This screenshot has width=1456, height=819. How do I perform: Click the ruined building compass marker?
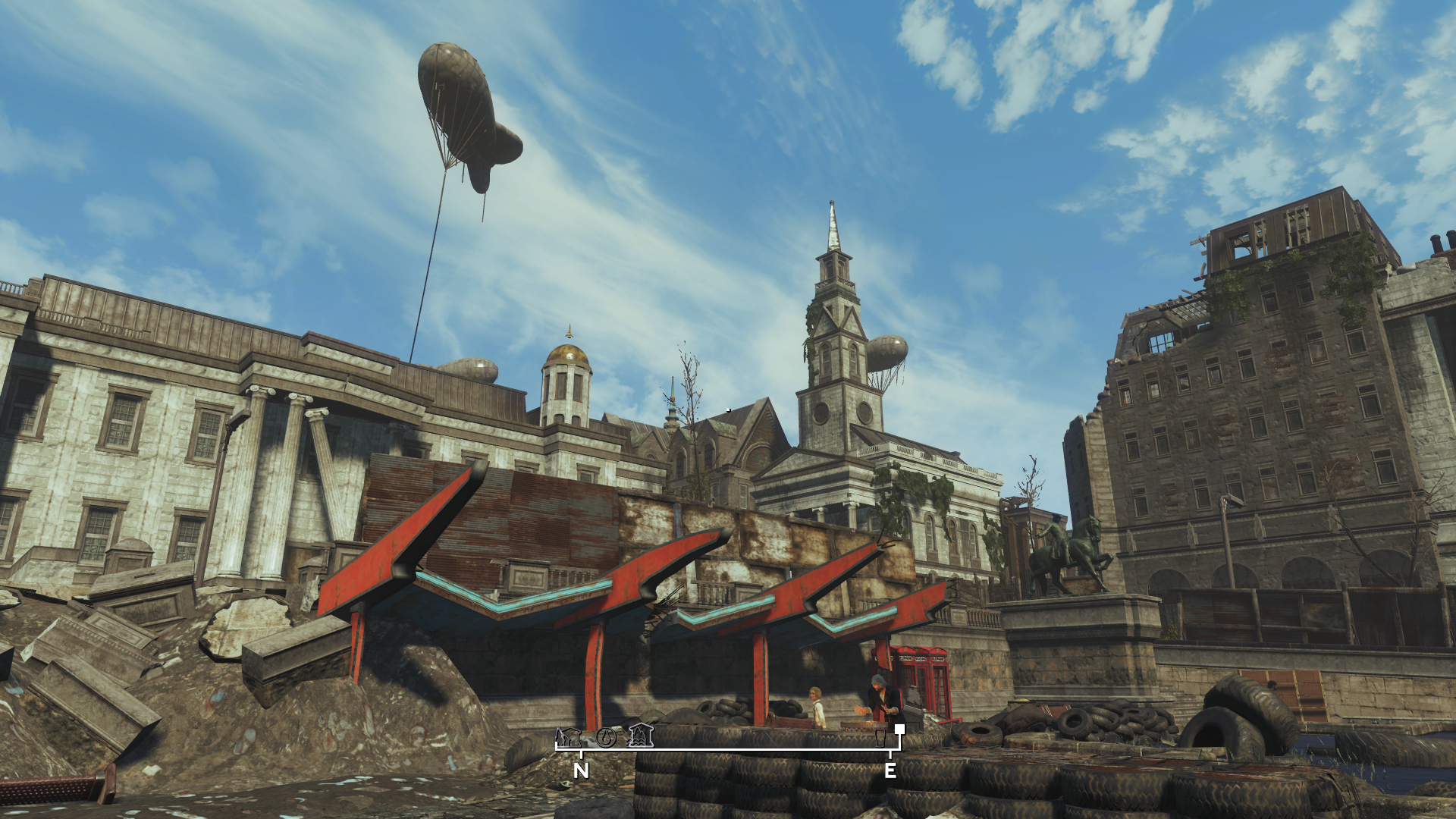coord(568,736)
